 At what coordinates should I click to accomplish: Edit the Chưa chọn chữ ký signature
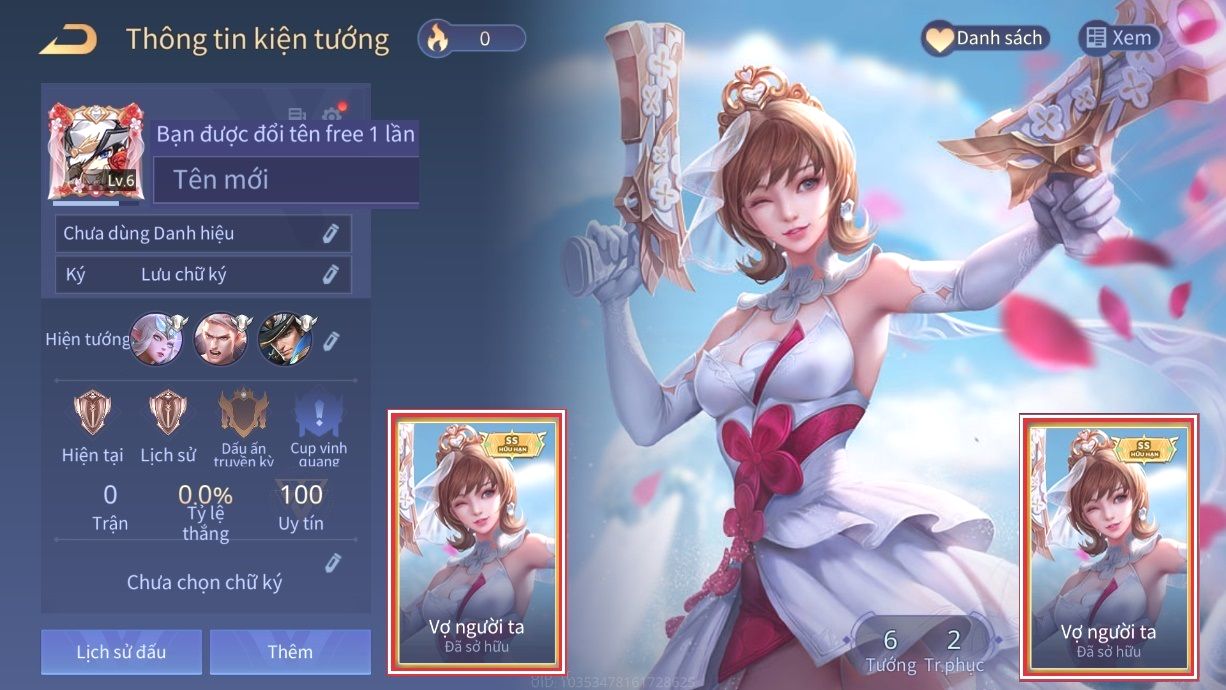(x=333, y=564)
